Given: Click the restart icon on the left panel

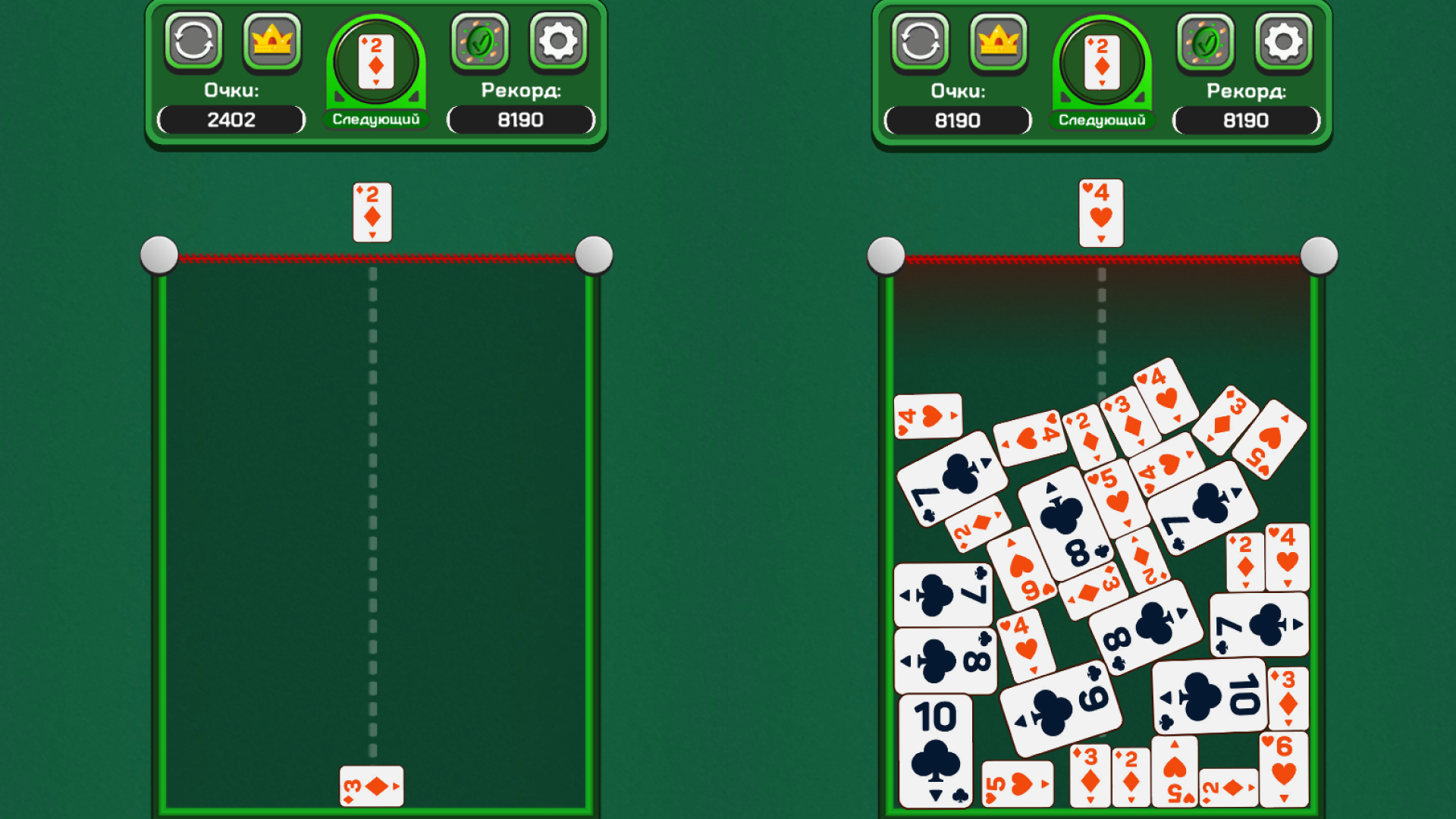Looking at the screenshot, I should 194,42.
